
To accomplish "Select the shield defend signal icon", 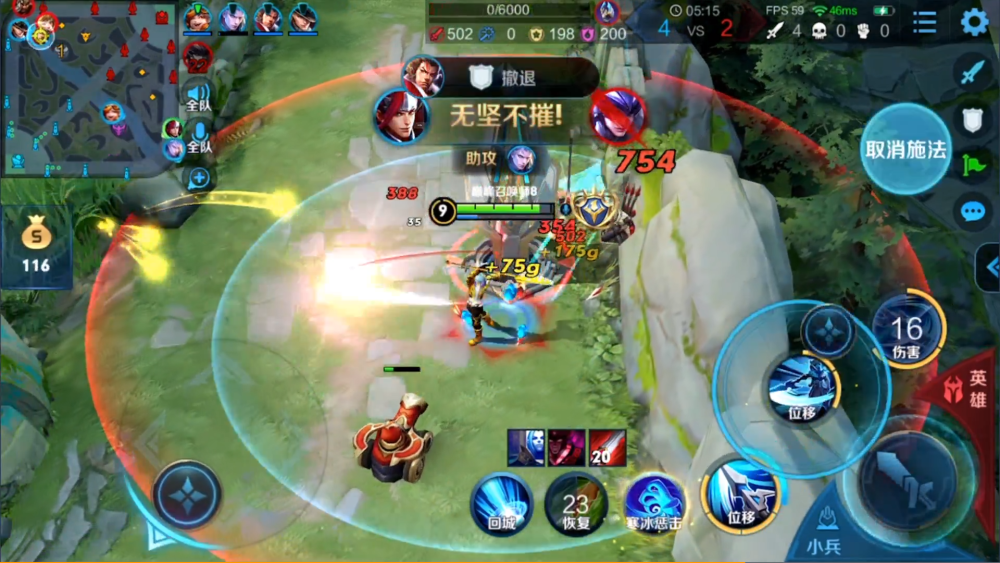I will click(973, 120).
